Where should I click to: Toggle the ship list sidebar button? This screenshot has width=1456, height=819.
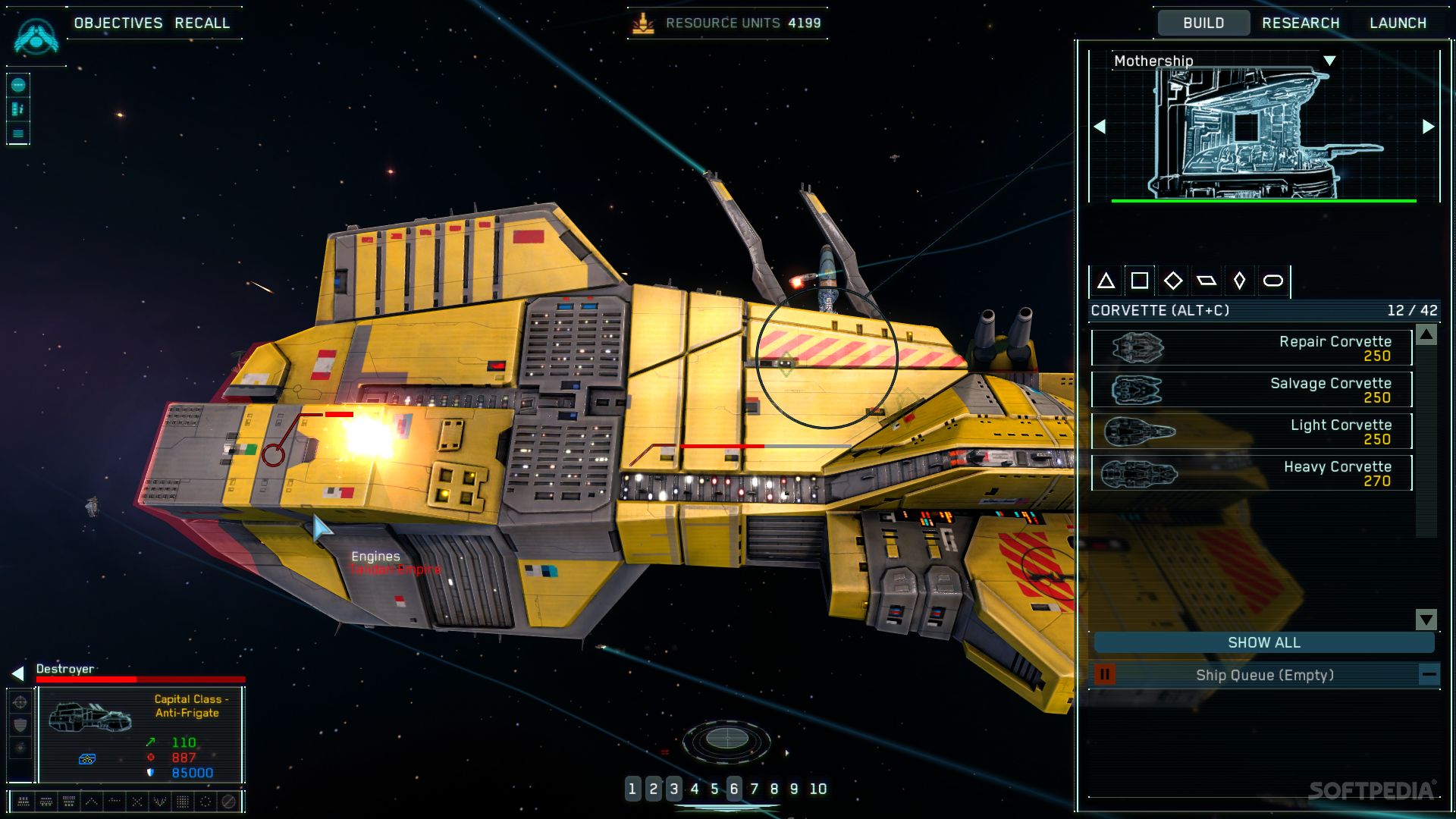tap(17, 108)
